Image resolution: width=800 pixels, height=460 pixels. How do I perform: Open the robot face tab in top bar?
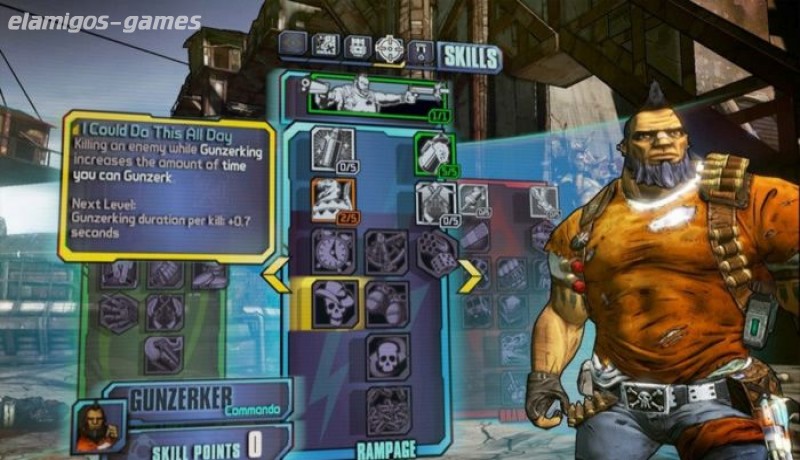click(357, 45)
